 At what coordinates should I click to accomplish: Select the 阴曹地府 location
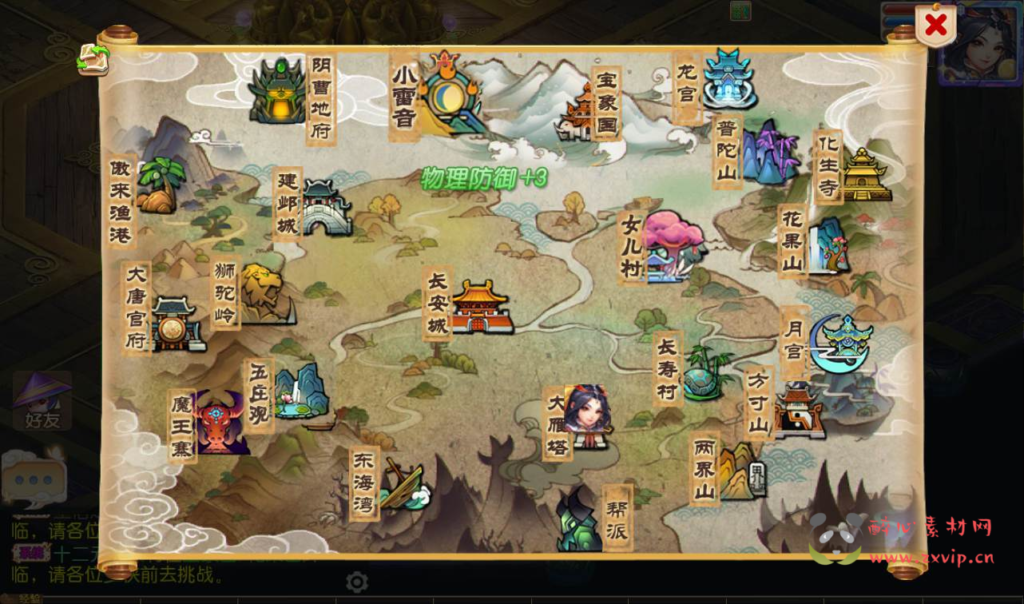[277, 92]
